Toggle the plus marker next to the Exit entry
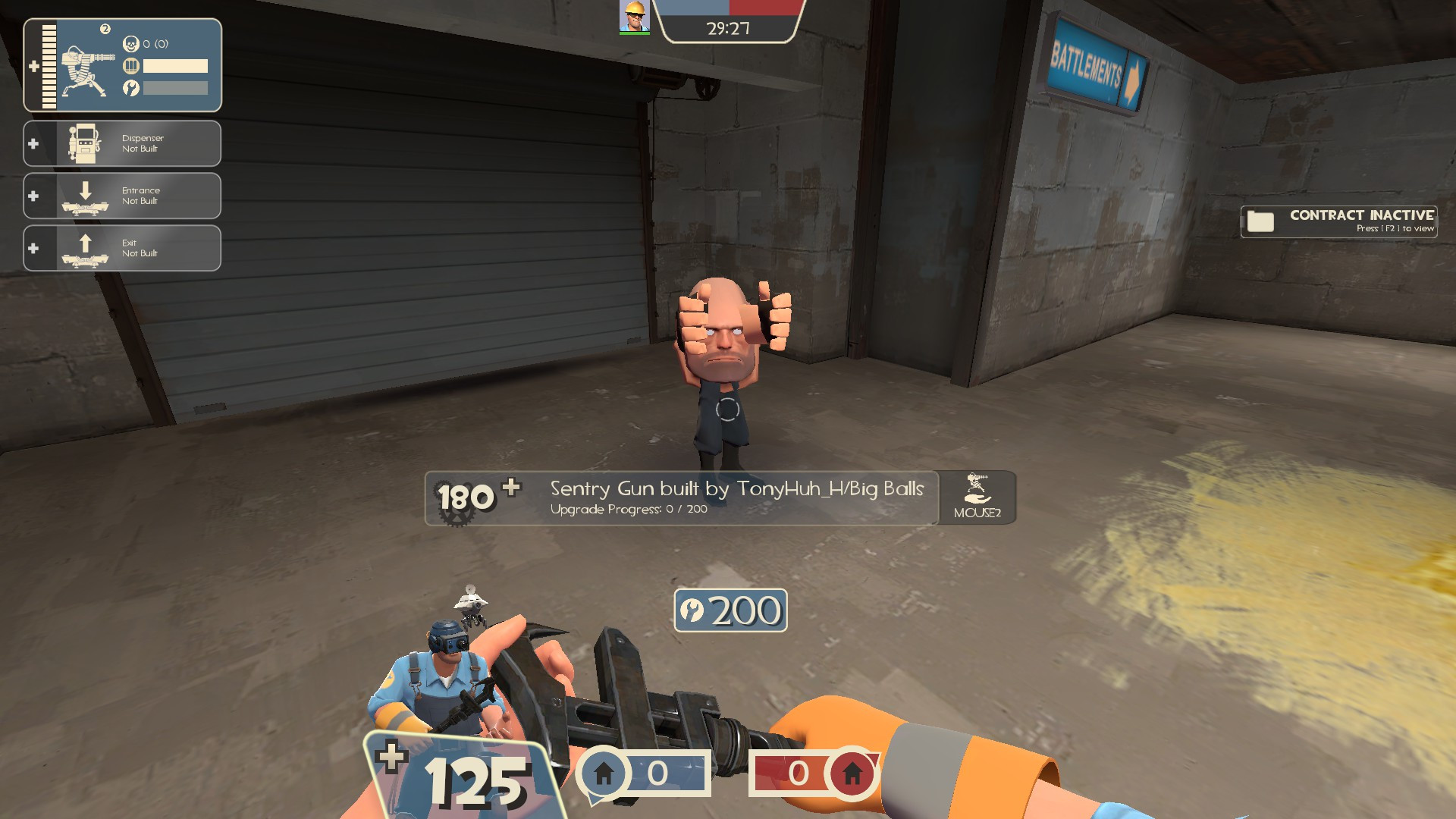Image resolution: width=1456 pixels, height=819 pixels. (33, 247)
